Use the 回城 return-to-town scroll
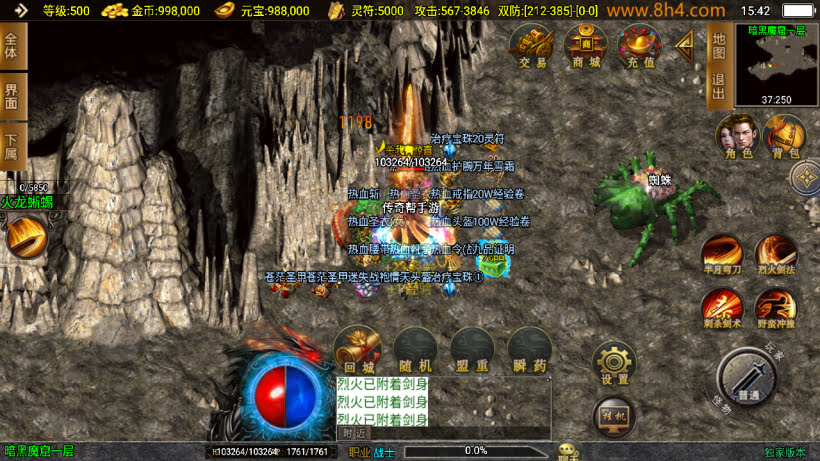This screenshot has width=820, height=461. [x=357, y=349]
